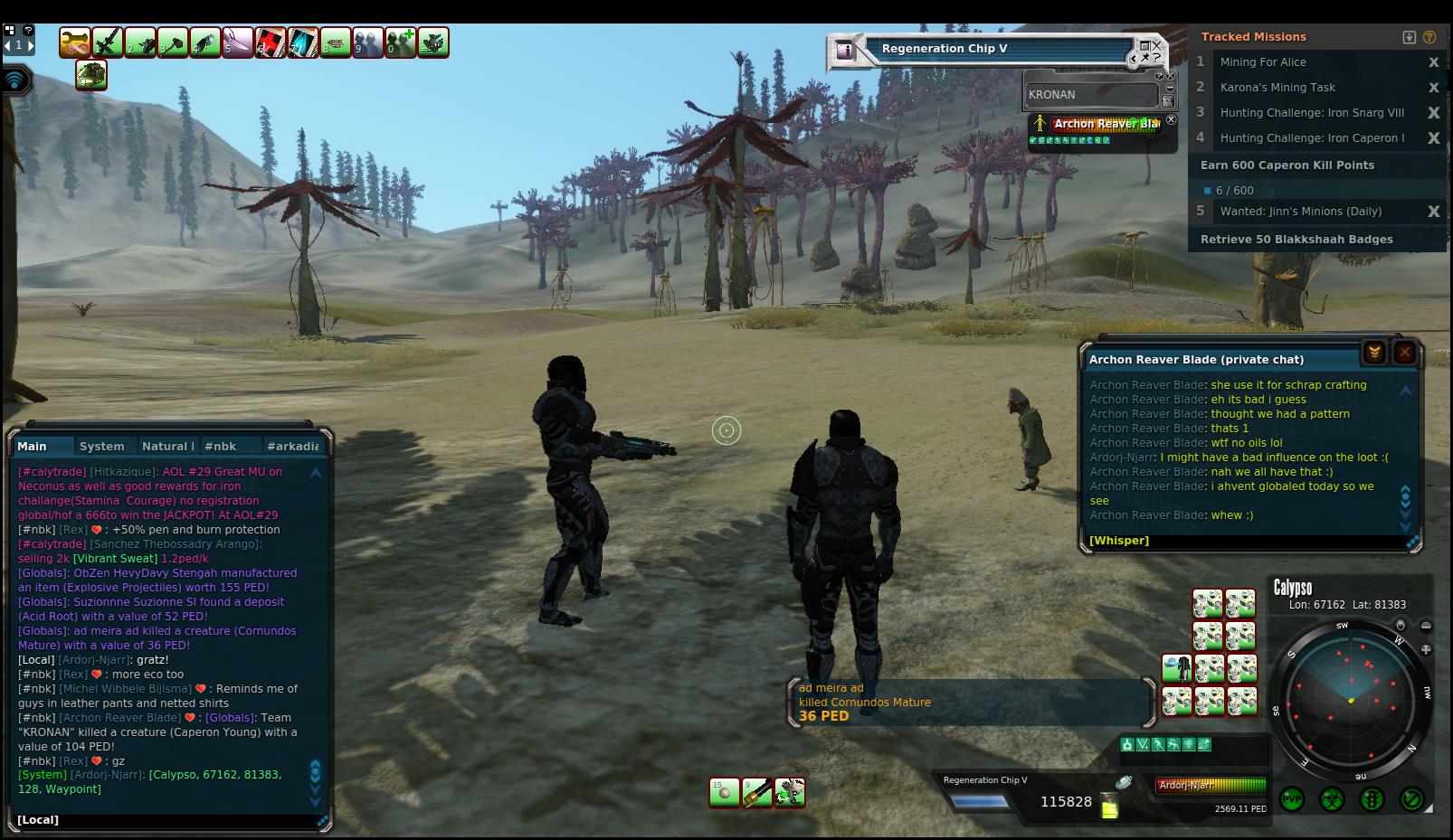Collapse the private chat window with the chevron button
This screenshot has height=840, width=1453.
click(1374, 353)
